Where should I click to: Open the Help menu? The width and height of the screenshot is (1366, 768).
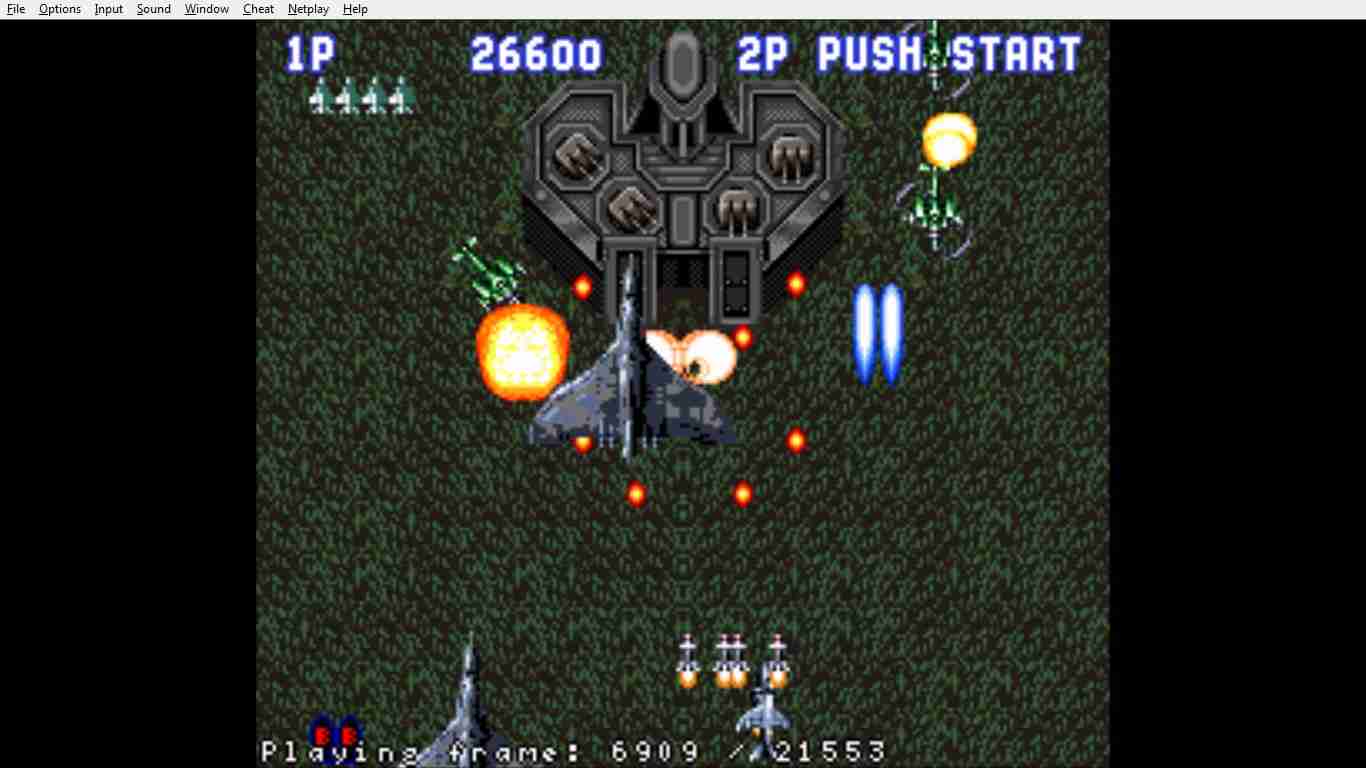[x=355, y=9]
